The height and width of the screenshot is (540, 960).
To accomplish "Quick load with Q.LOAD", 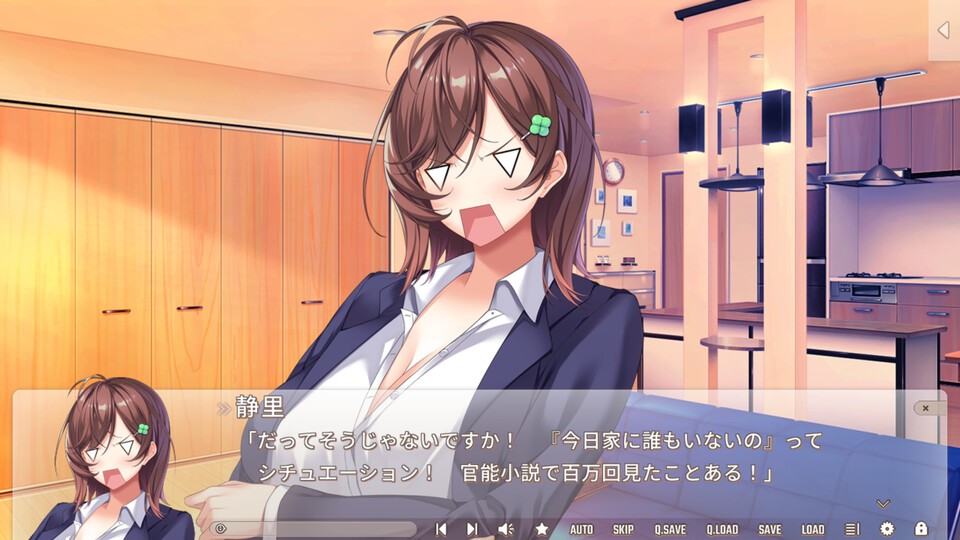I will pos(722,529).
